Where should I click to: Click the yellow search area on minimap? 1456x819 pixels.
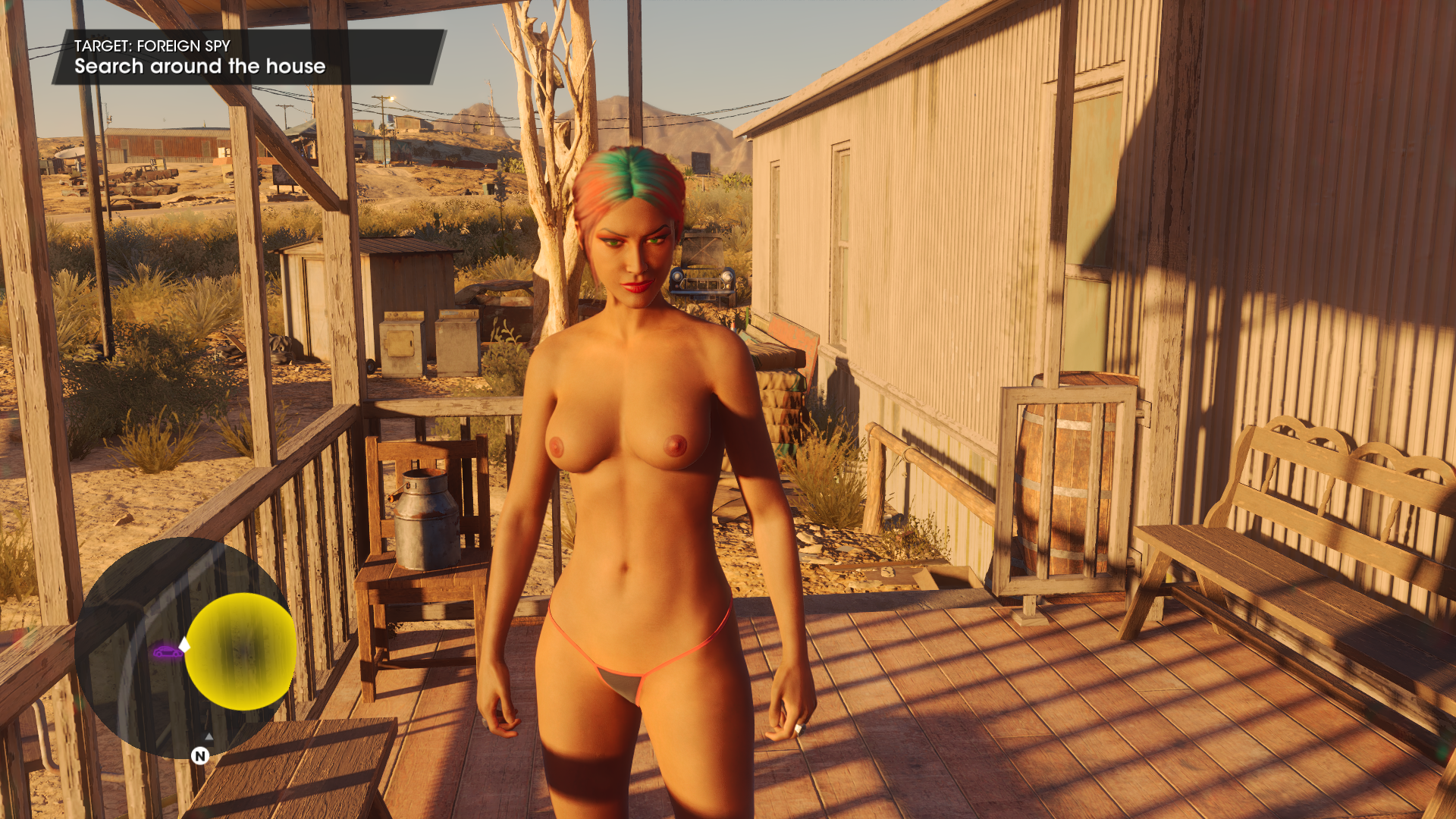241,651
